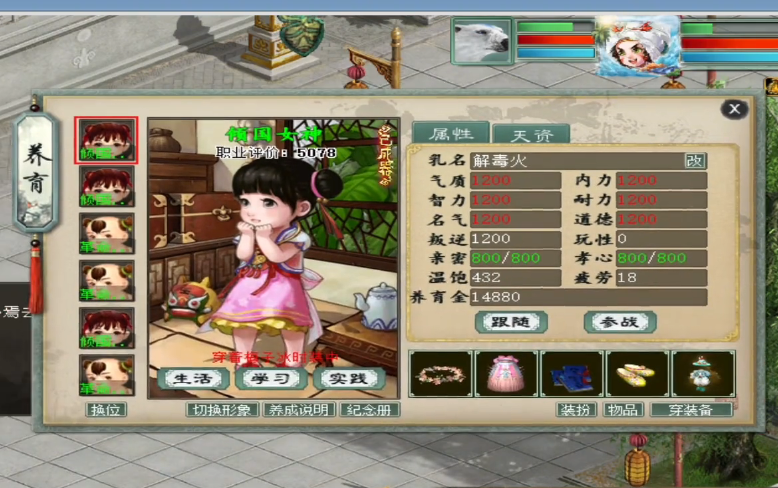The height and width of the screenshot is (488, 778).
Task: Select the yellow shoes equipment slot
Action: point(637,373)
